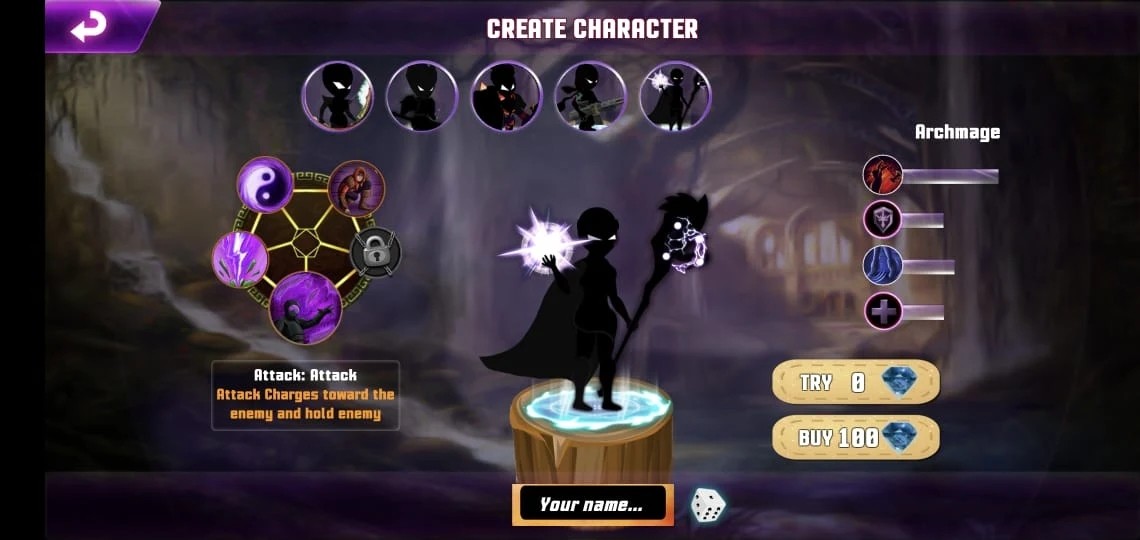Image resolution: width=1140 pixels, height=540 pixels.
Task: Randomize the name with the dice
Action: click(708, 505)
